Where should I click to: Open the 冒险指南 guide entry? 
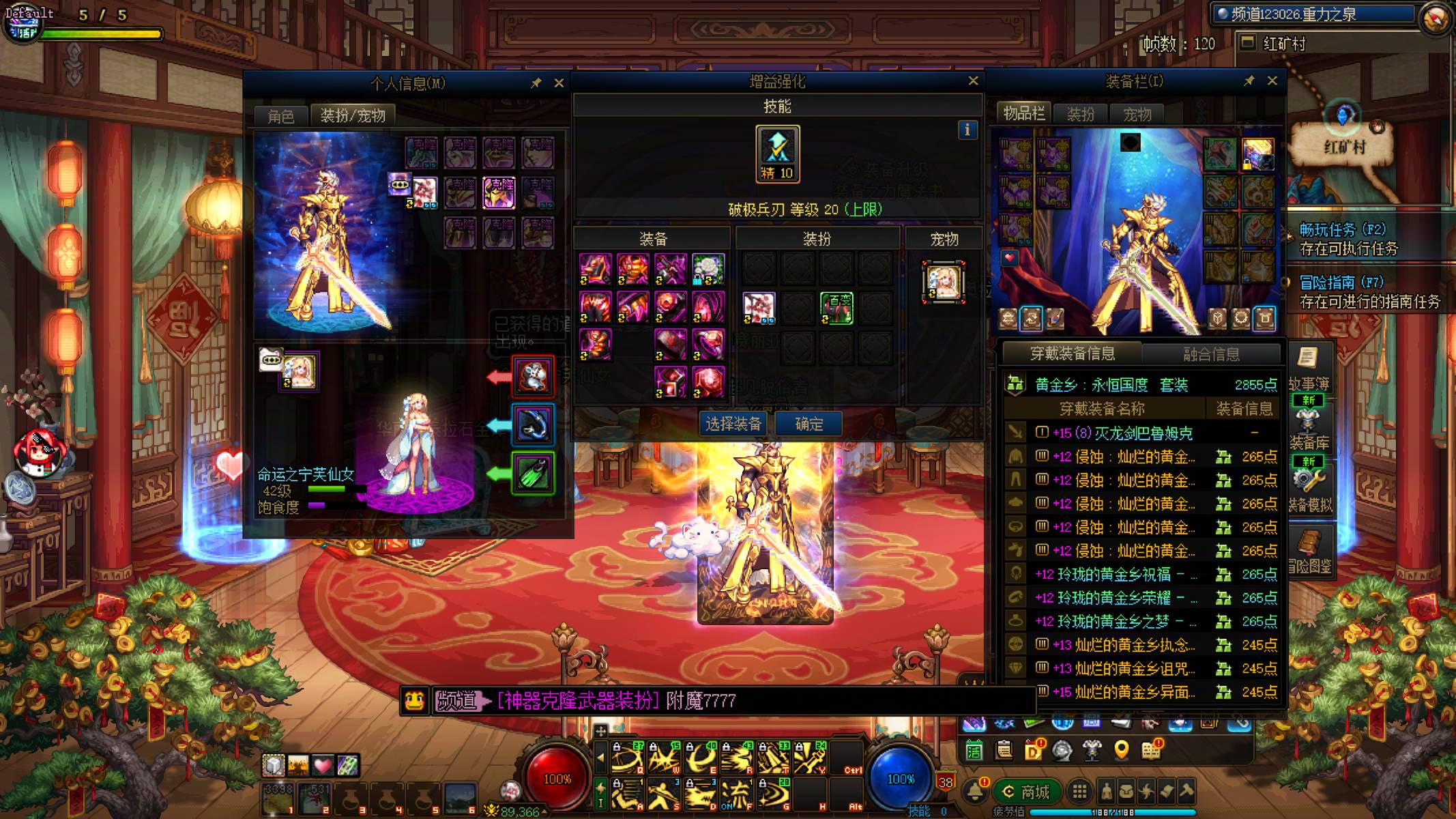click(1341, 283)
